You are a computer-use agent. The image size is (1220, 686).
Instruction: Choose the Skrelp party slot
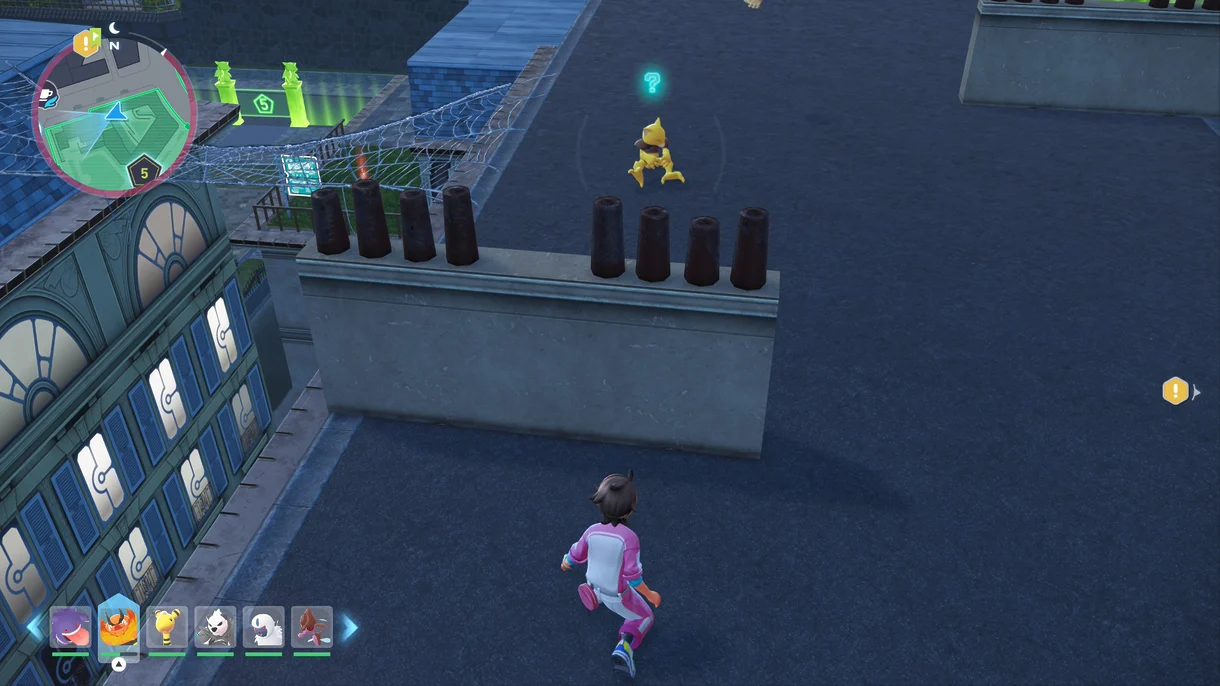[x=312, y=628]
